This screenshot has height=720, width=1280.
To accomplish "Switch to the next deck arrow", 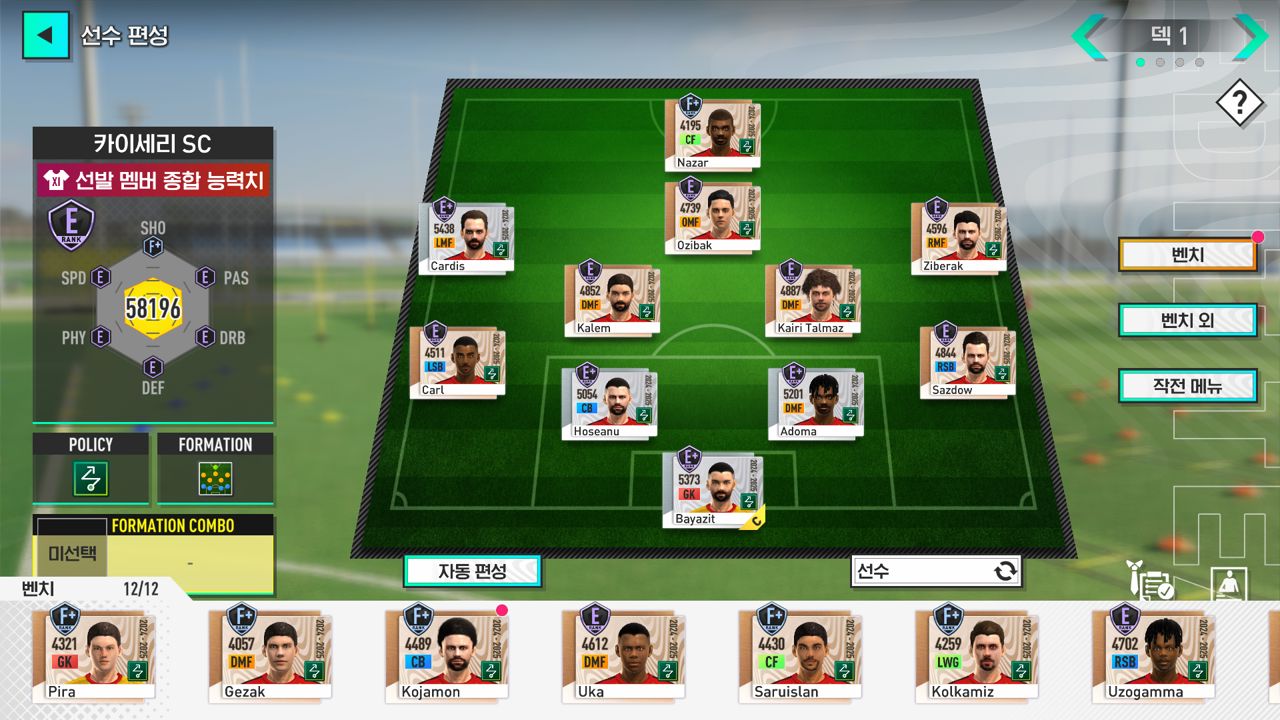I will tap(1248, 37).
